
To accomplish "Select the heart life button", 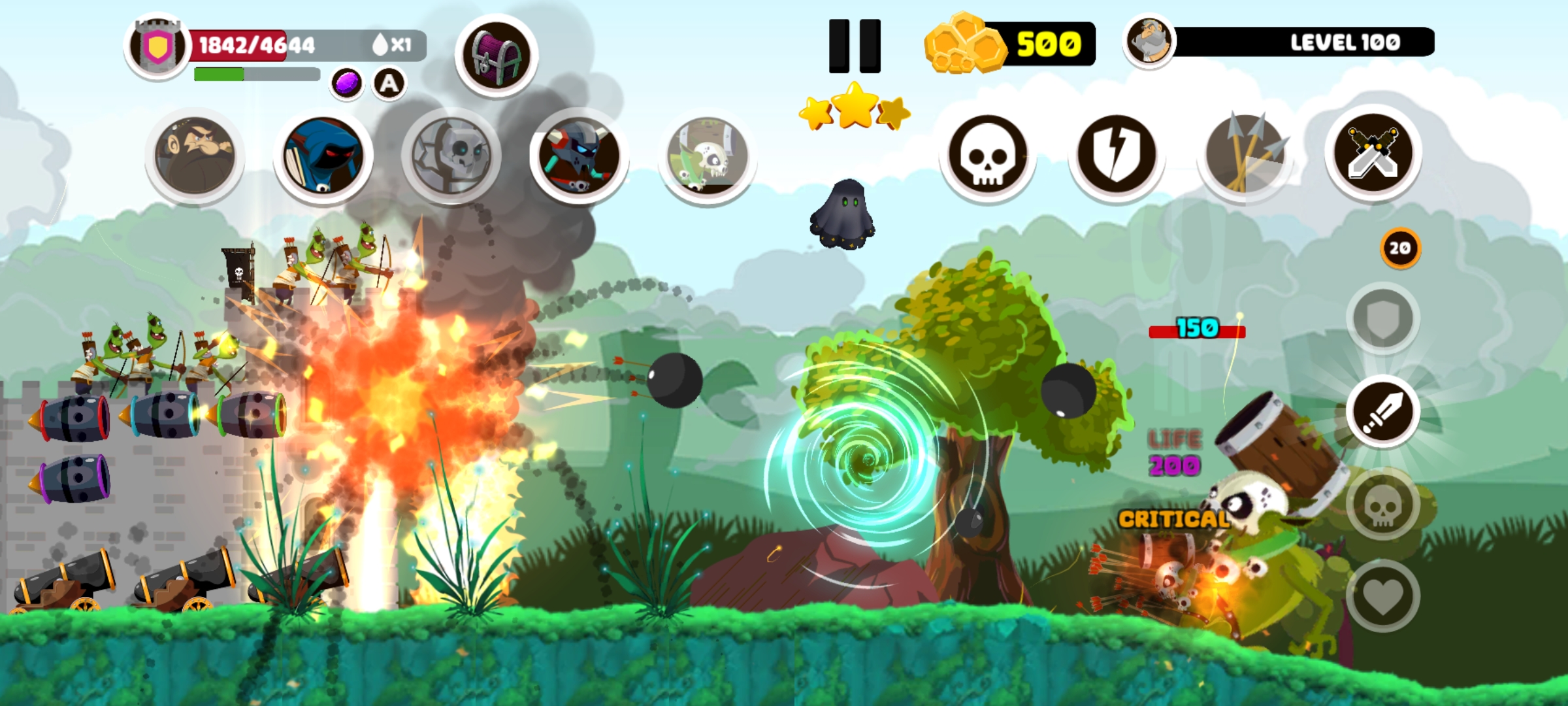I will (1382, 596).
